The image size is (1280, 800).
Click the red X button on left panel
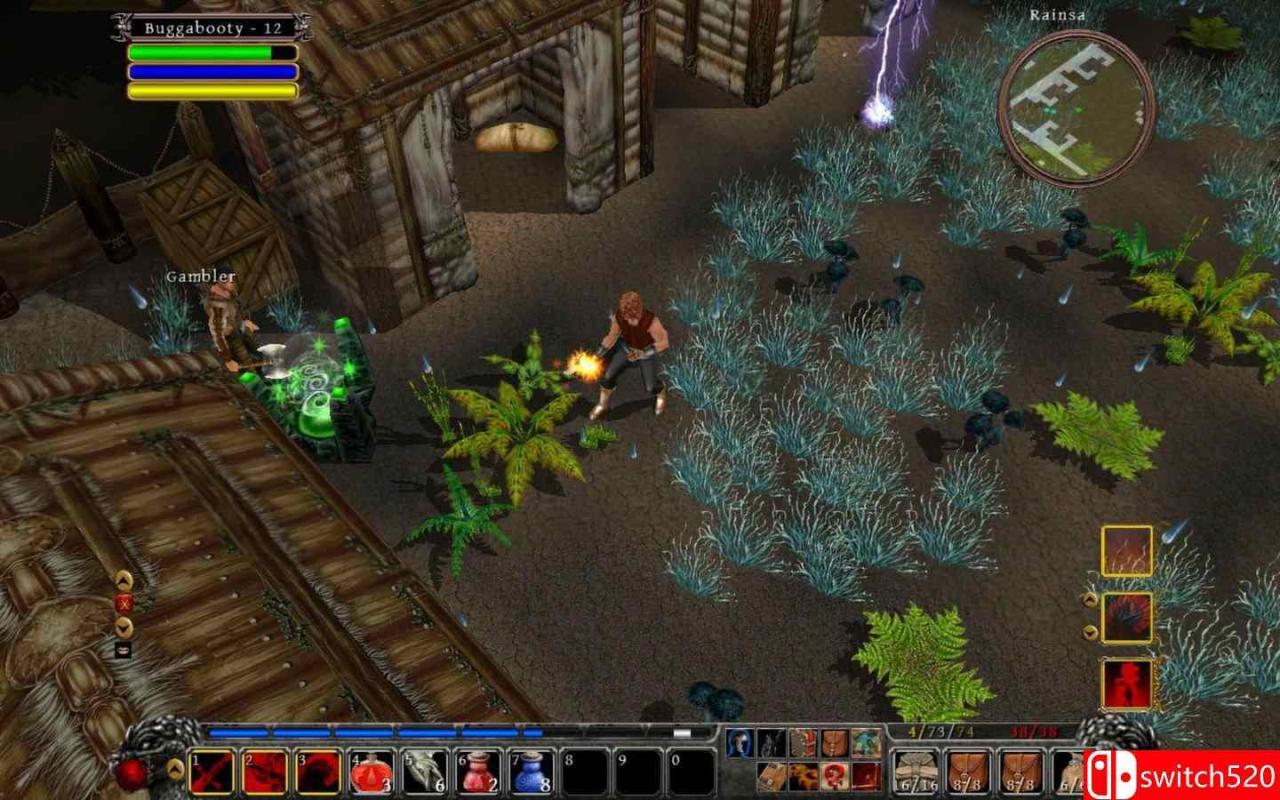124,603
